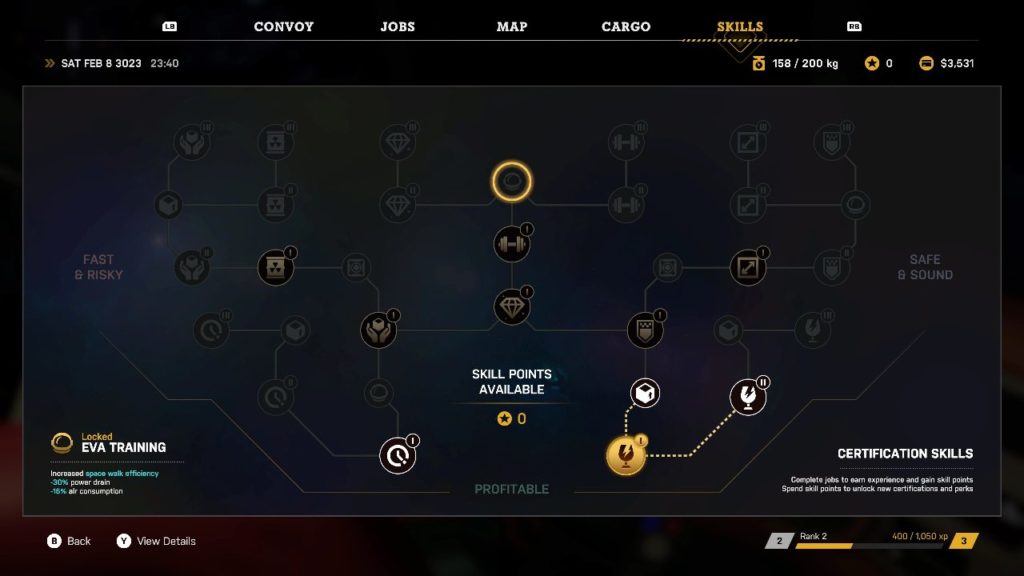The width and height of the screenshot is (1024, 576).
Task: Select the gold-ringed EVA Training helmet node
Action: click(512, 182)
